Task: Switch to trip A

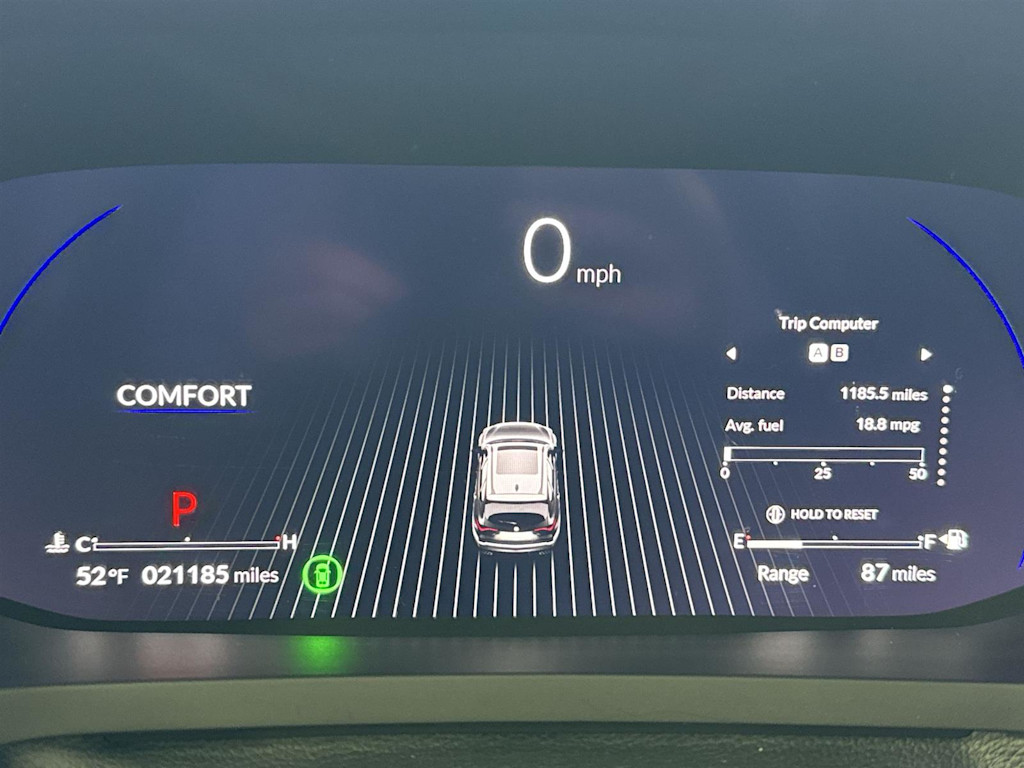Action: tap(818, 353)
